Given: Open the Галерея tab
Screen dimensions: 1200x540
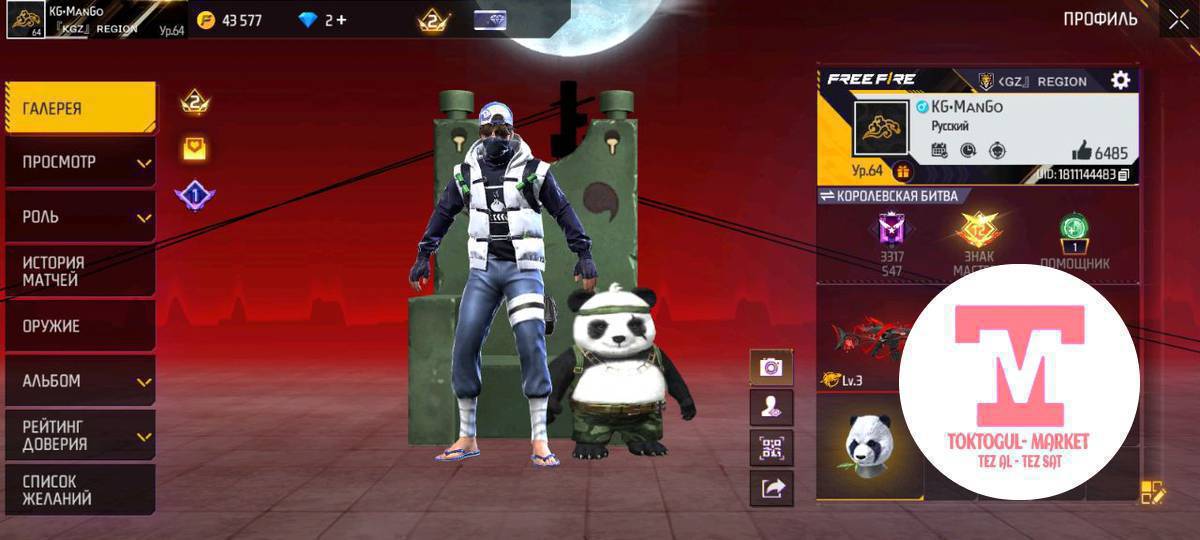Looking at the screenshot, I should [x=79, y=108].
